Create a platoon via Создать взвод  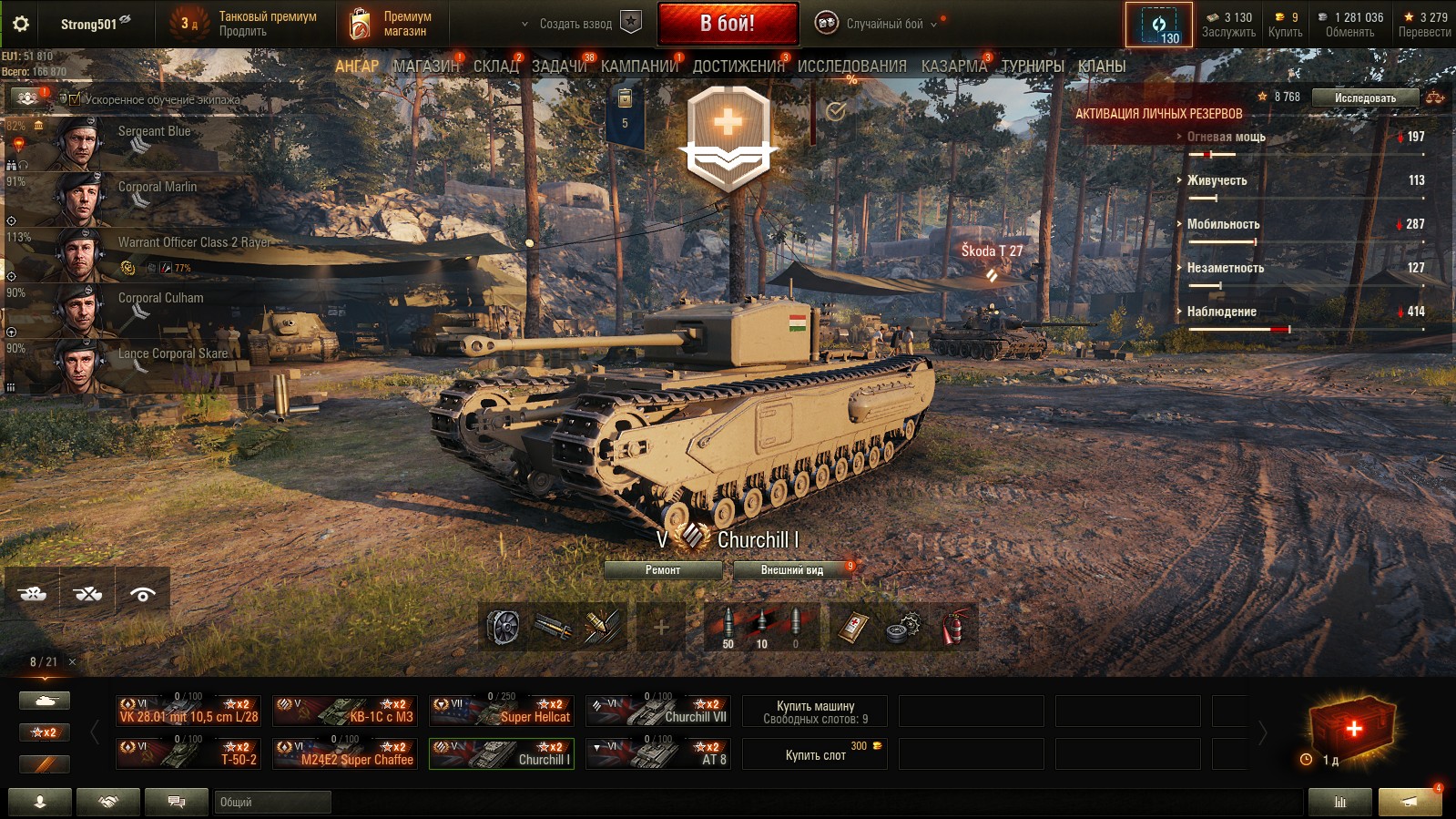pyautogui.click(x=575, y=24)
